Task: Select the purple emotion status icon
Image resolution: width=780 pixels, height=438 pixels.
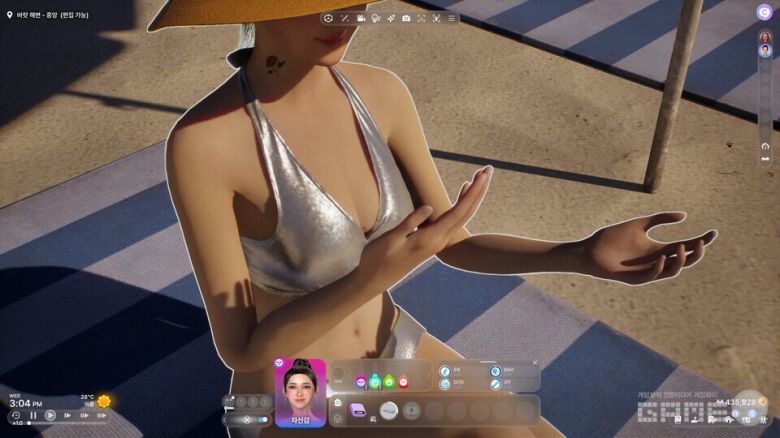Action: 360,381
